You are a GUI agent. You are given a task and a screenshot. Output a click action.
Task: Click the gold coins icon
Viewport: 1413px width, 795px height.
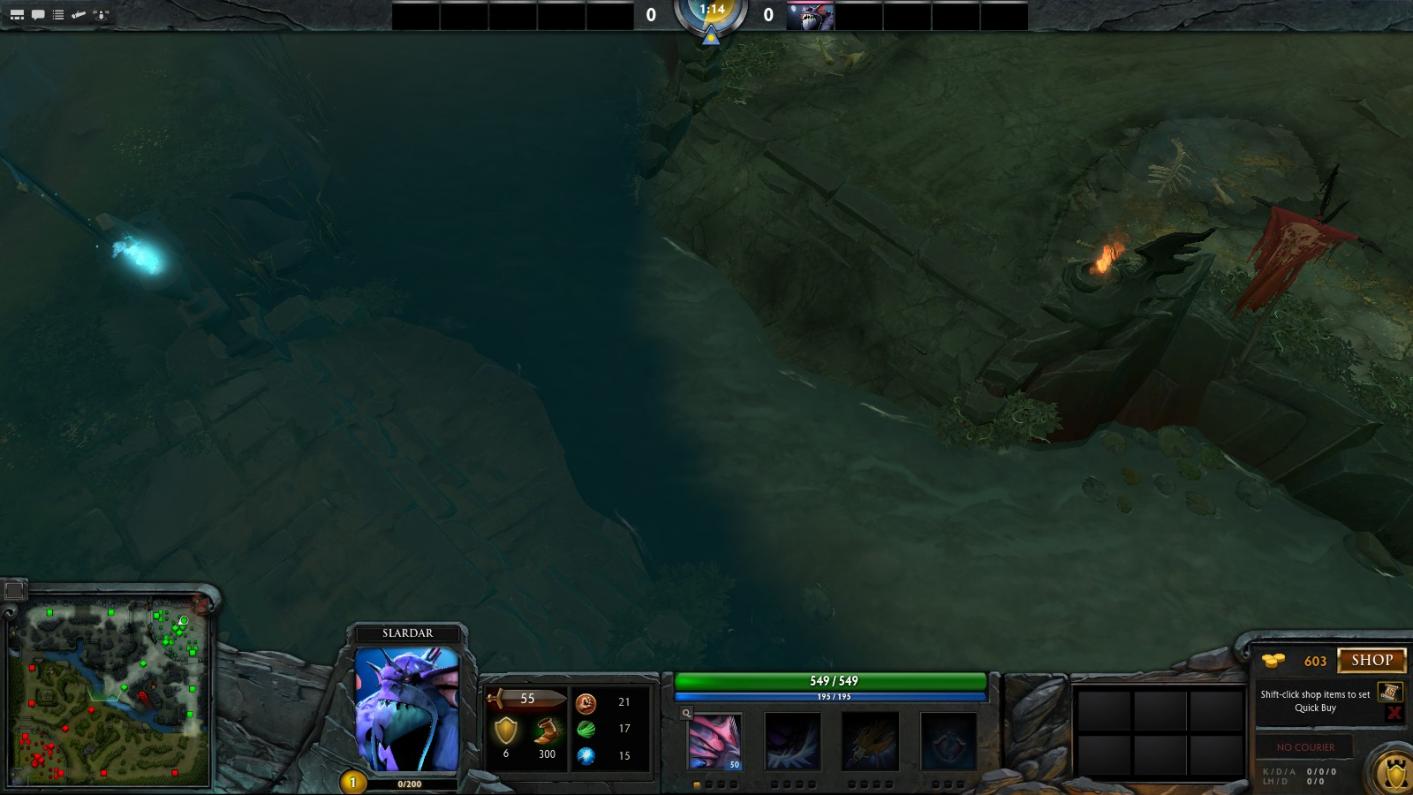click(x=1273, y=661)
